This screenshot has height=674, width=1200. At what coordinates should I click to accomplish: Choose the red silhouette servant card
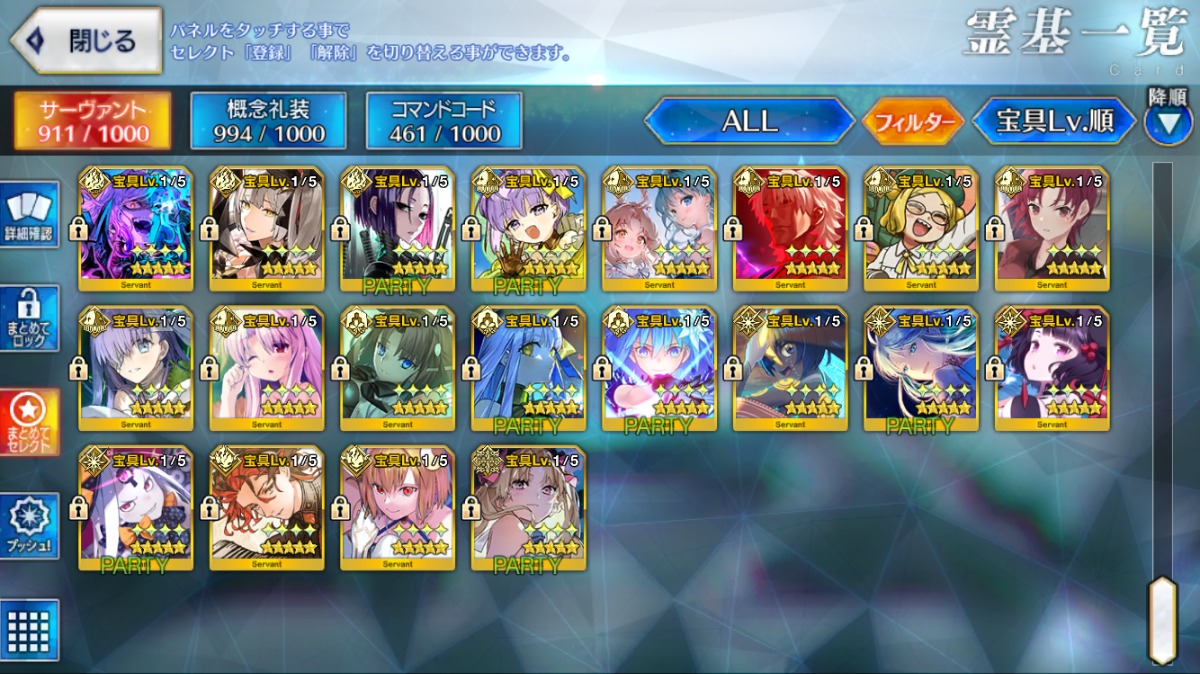[x=790, y=228]
